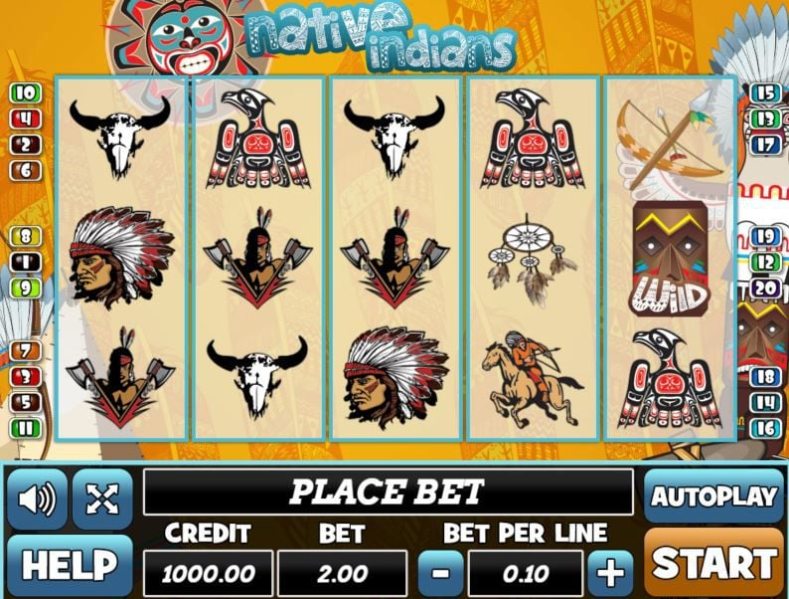Select payline marker 15
Image resolution: width=789 pixels, height=599 pixels.
click(765, 94)
